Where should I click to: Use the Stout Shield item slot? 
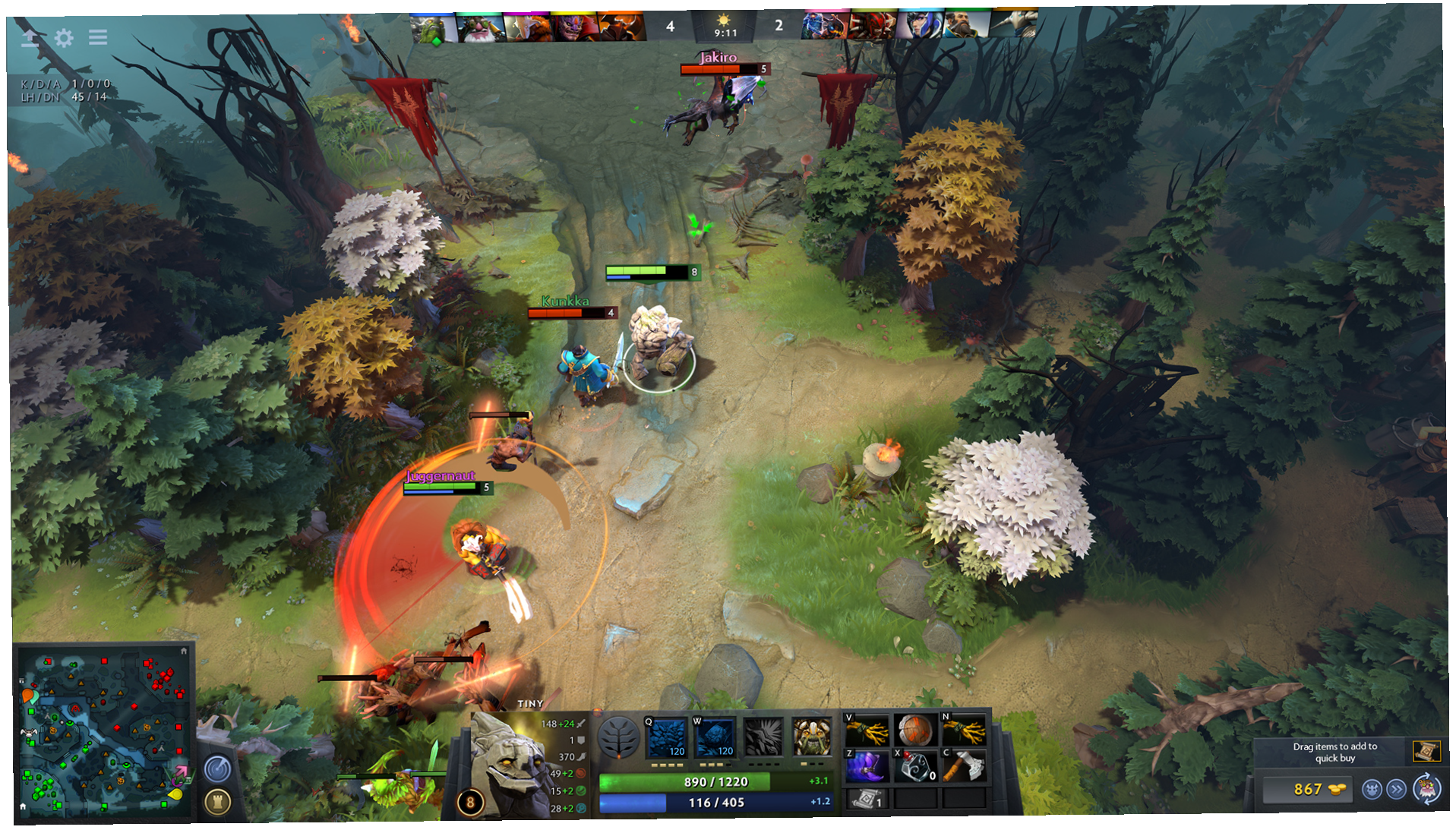click(x=914, y=731)
